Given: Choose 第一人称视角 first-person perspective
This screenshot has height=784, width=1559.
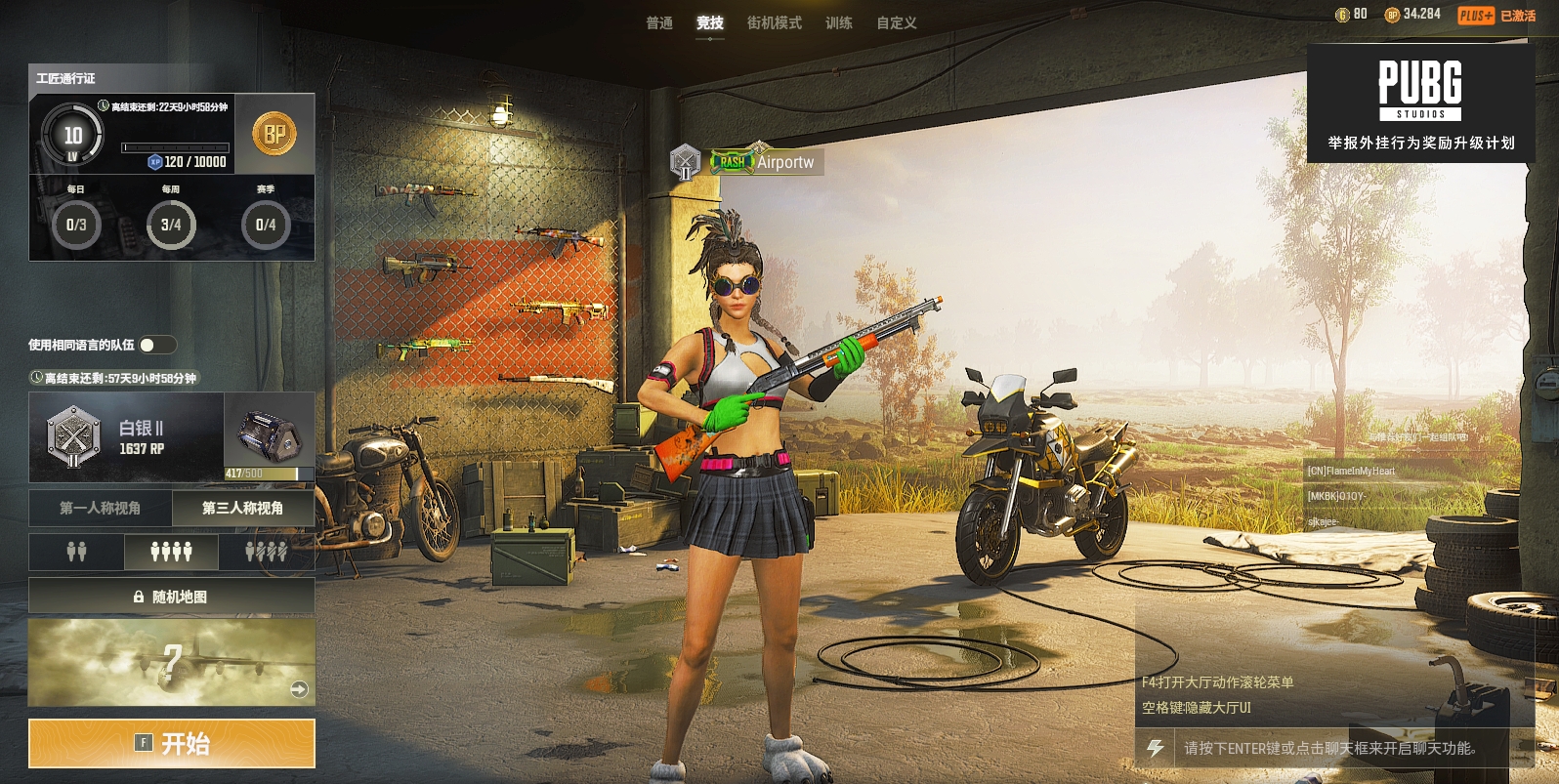Looking at the screenshot, I should coord(101,508).
